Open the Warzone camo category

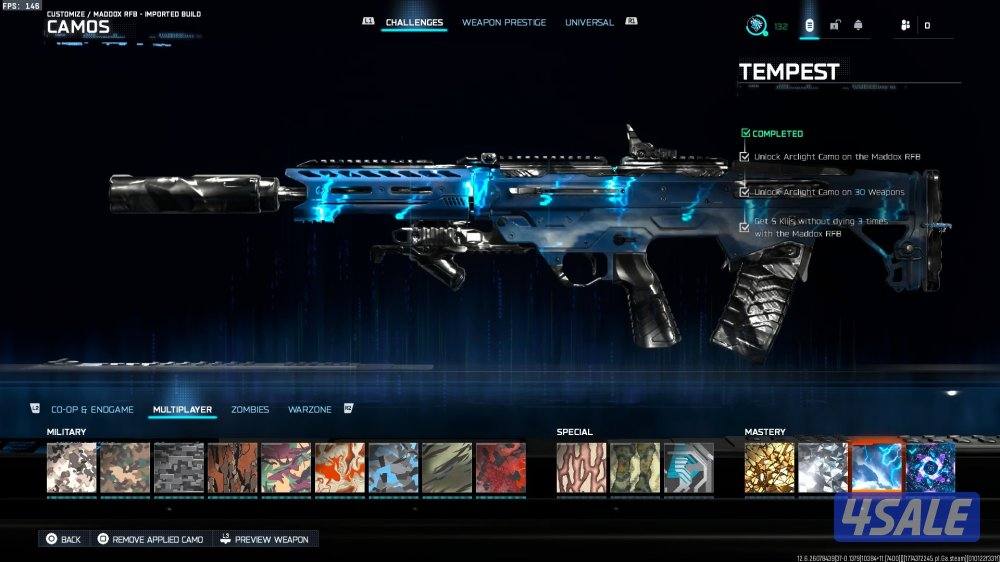point(309,409)
